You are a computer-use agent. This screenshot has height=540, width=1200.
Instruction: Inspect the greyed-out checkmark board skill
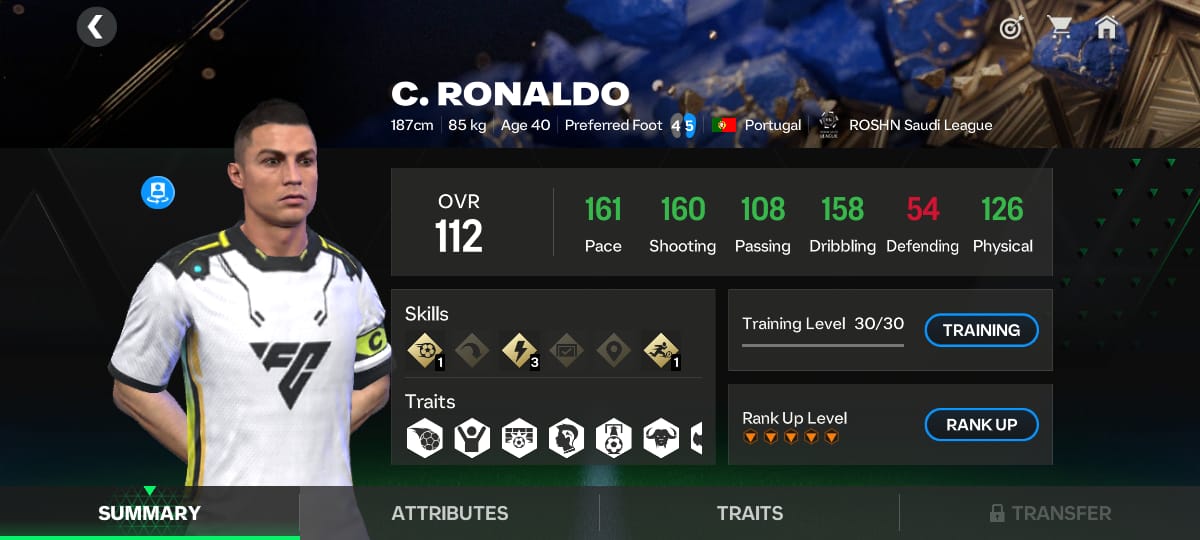(566, 350)
